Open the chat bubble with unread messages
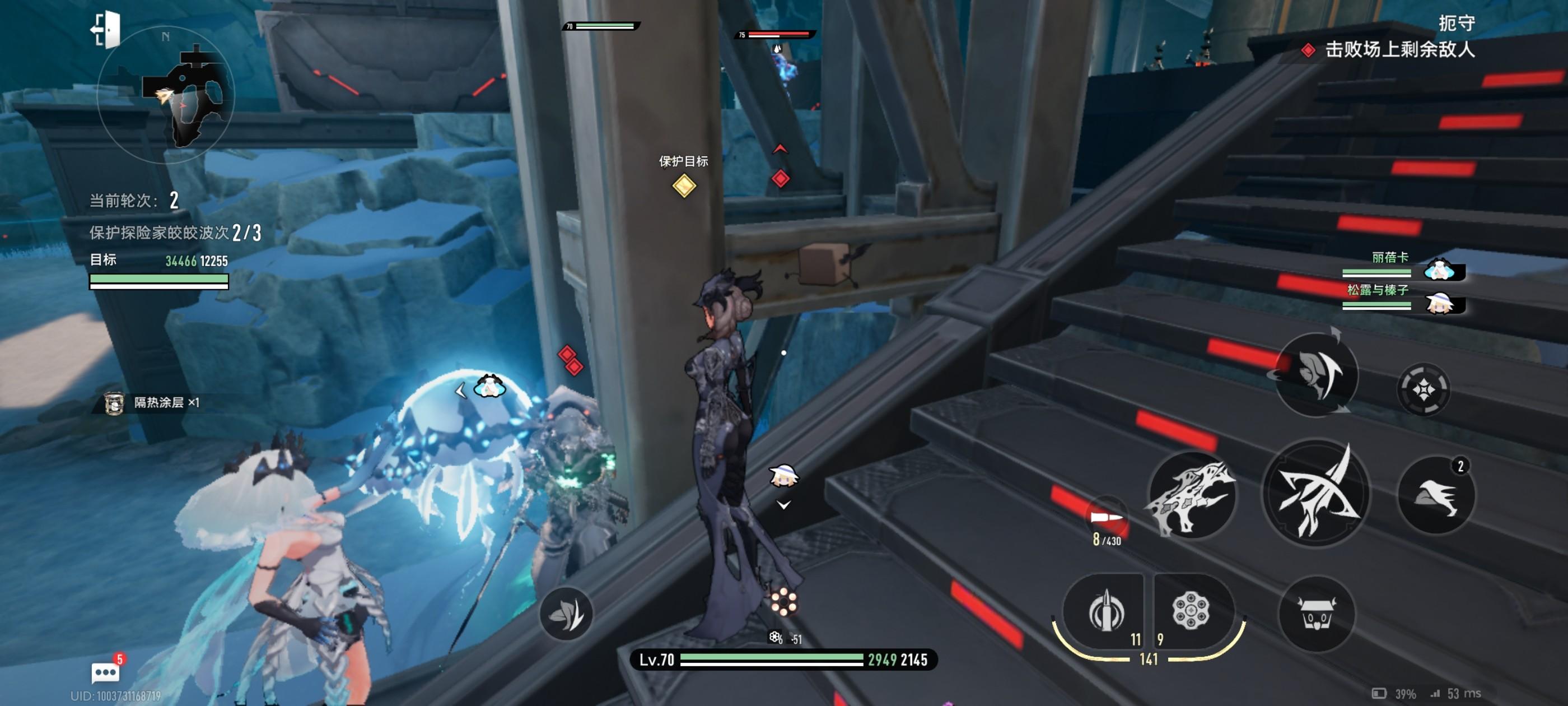The width and height of the screenshot is (1568, 706). [x=105, y=672]
